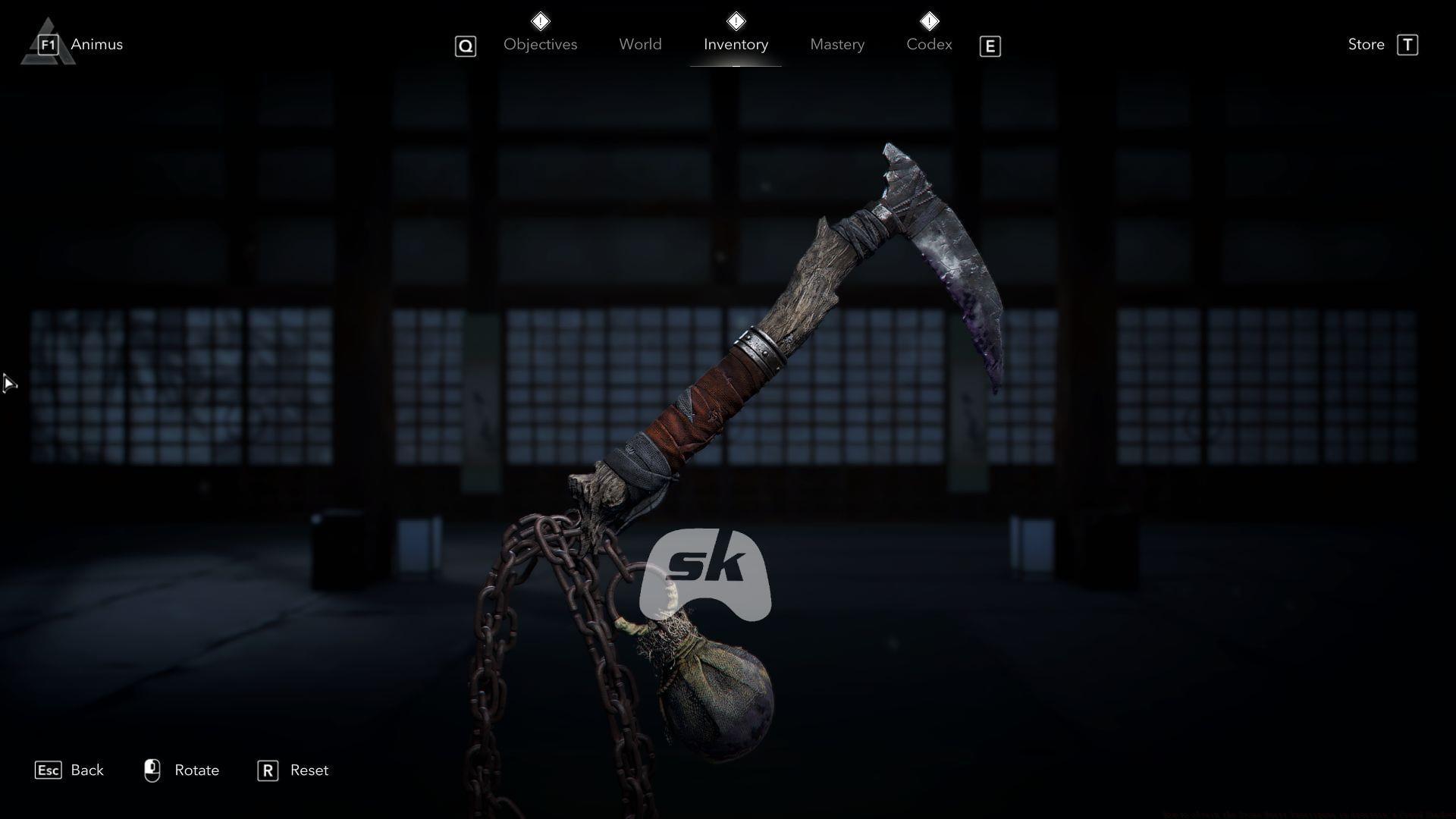Select the Mastery tab
The width and height of the screenshot is (1456, 819).
coord(836,44)
